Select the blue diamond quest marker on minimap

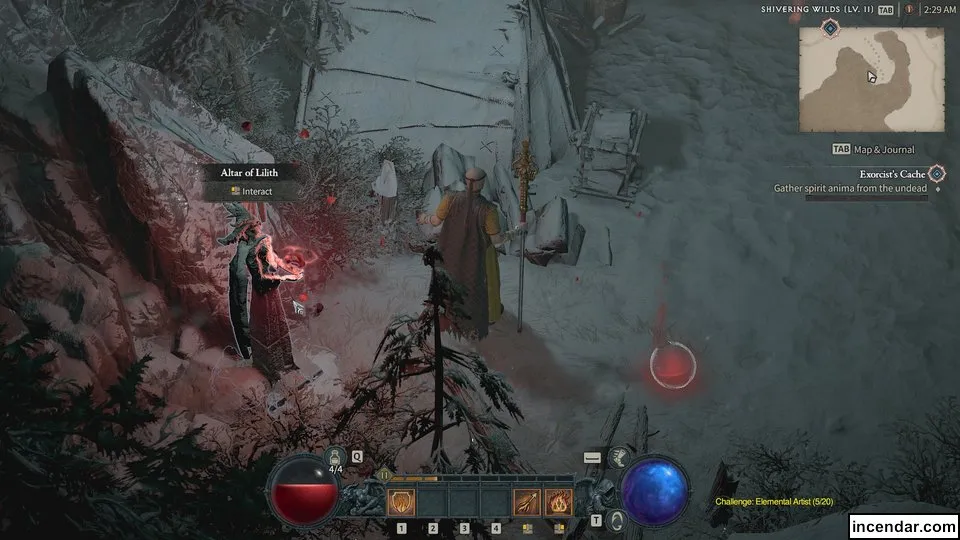point(831,30)
